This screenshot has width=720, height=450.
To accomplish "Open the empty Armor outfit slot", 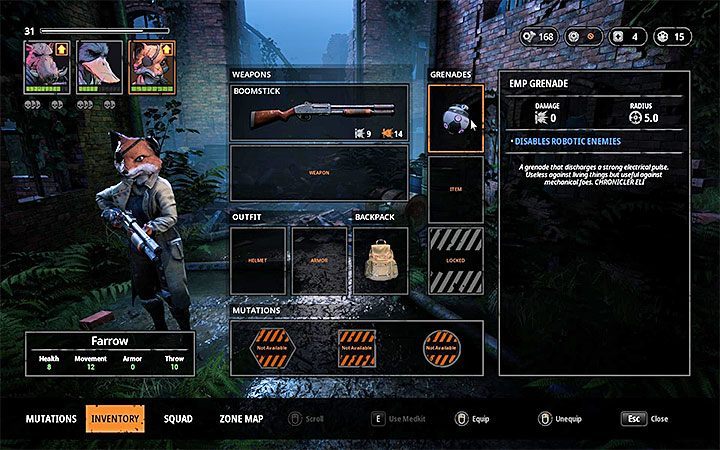I will tap(319, 260).
